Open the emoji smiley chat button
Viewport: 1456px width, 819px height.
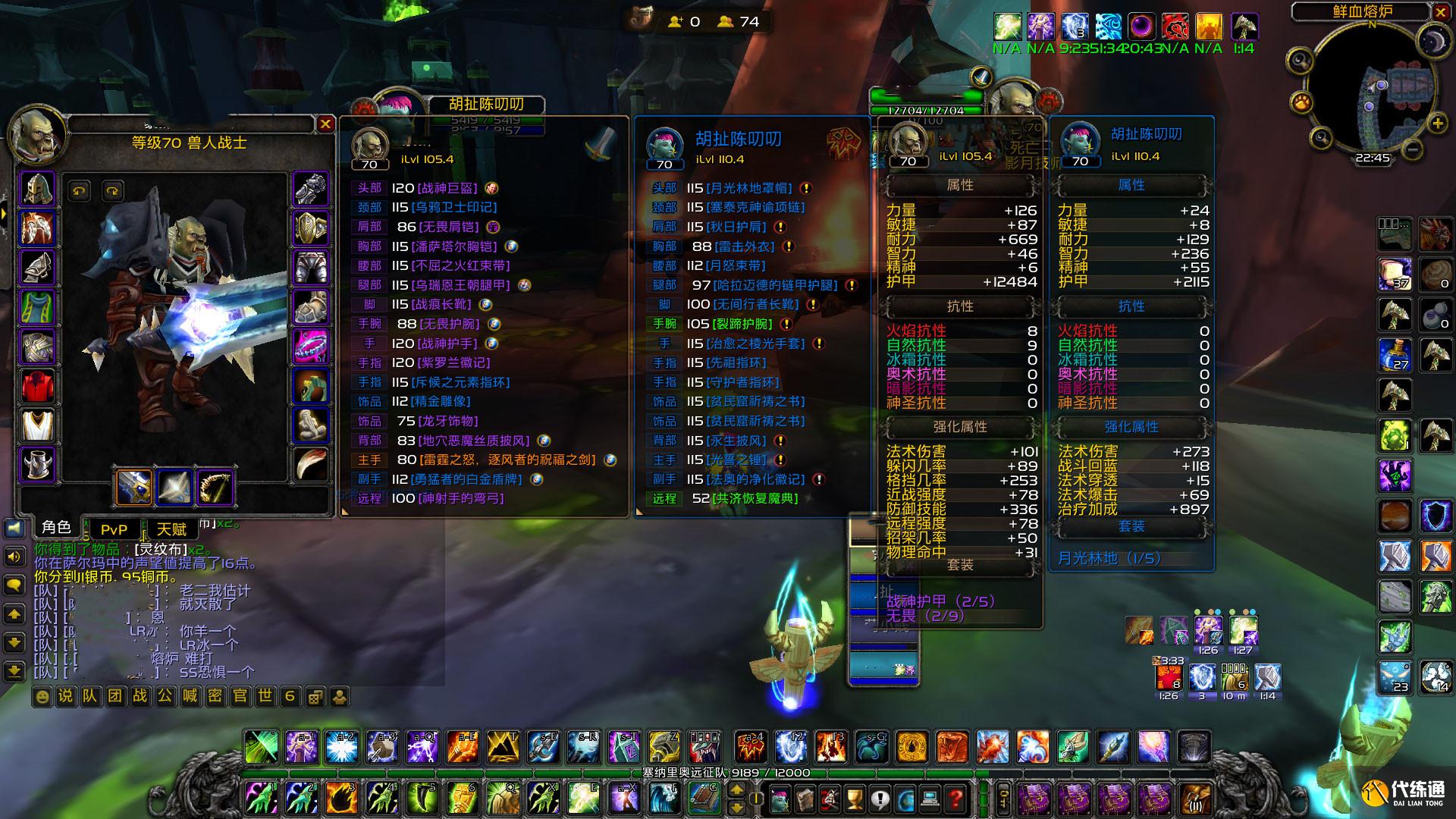coord(42,696)
